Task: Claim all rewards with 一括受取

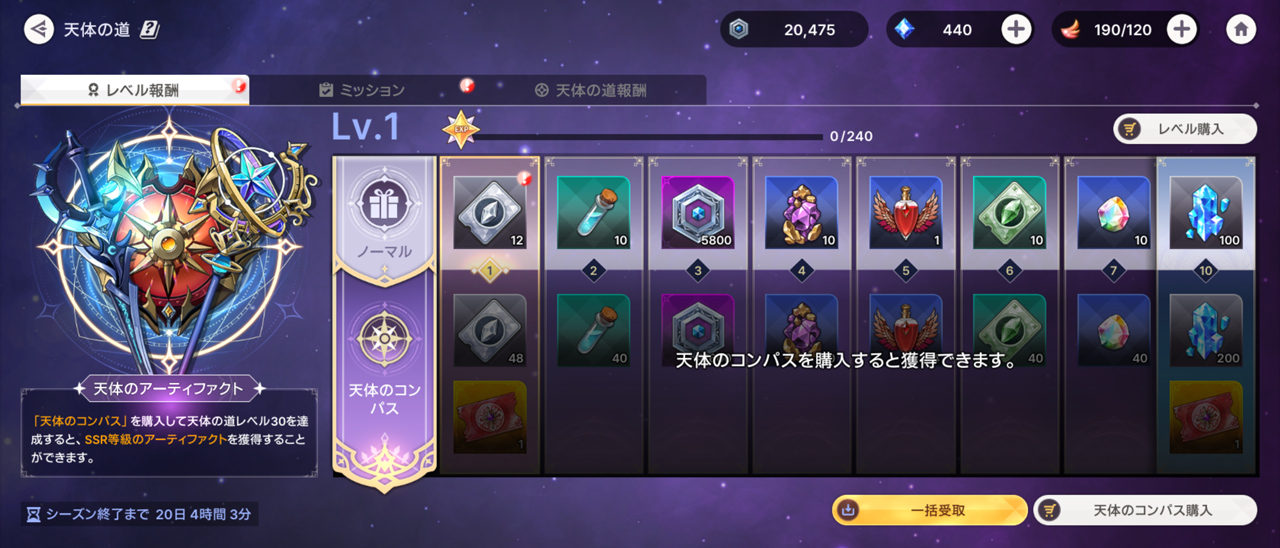Action: pos(929,510)
